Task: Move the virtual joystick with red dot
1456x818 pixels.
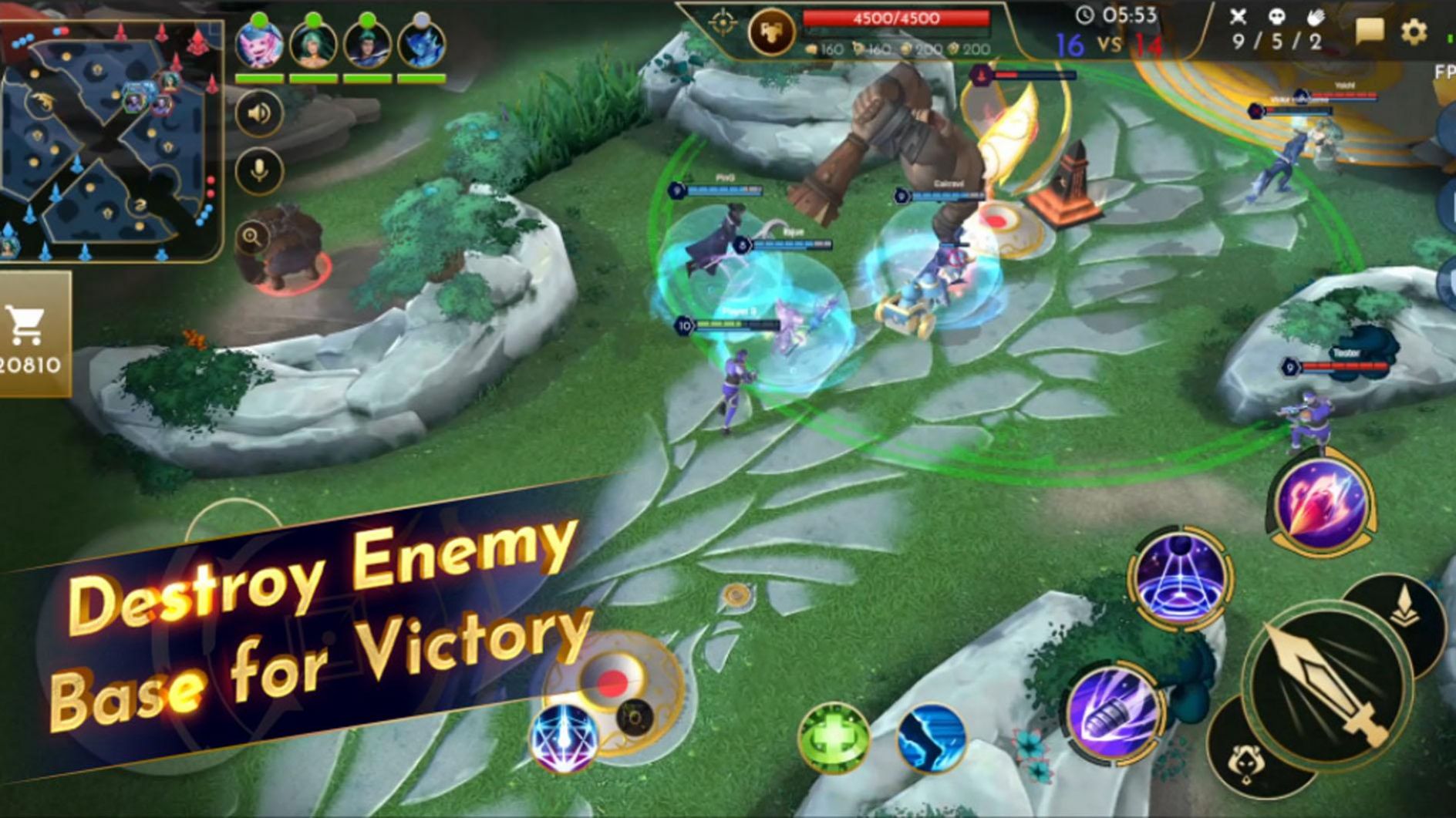Action: coord(613,682)
